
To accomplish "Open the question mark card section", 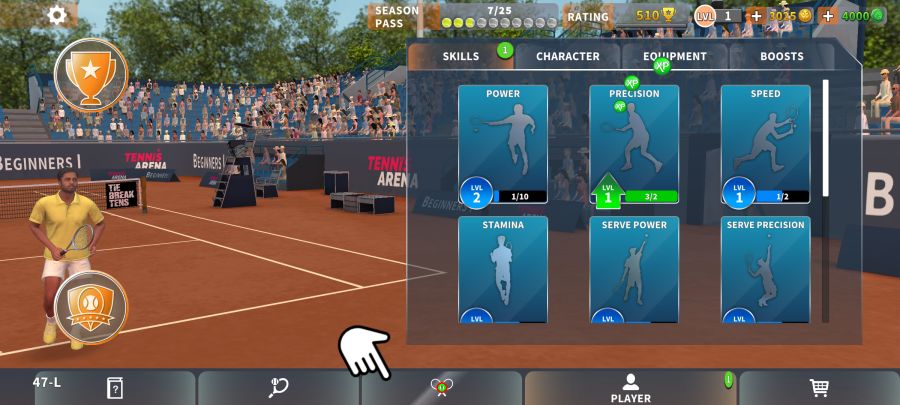I will click(x=114, y=388).
